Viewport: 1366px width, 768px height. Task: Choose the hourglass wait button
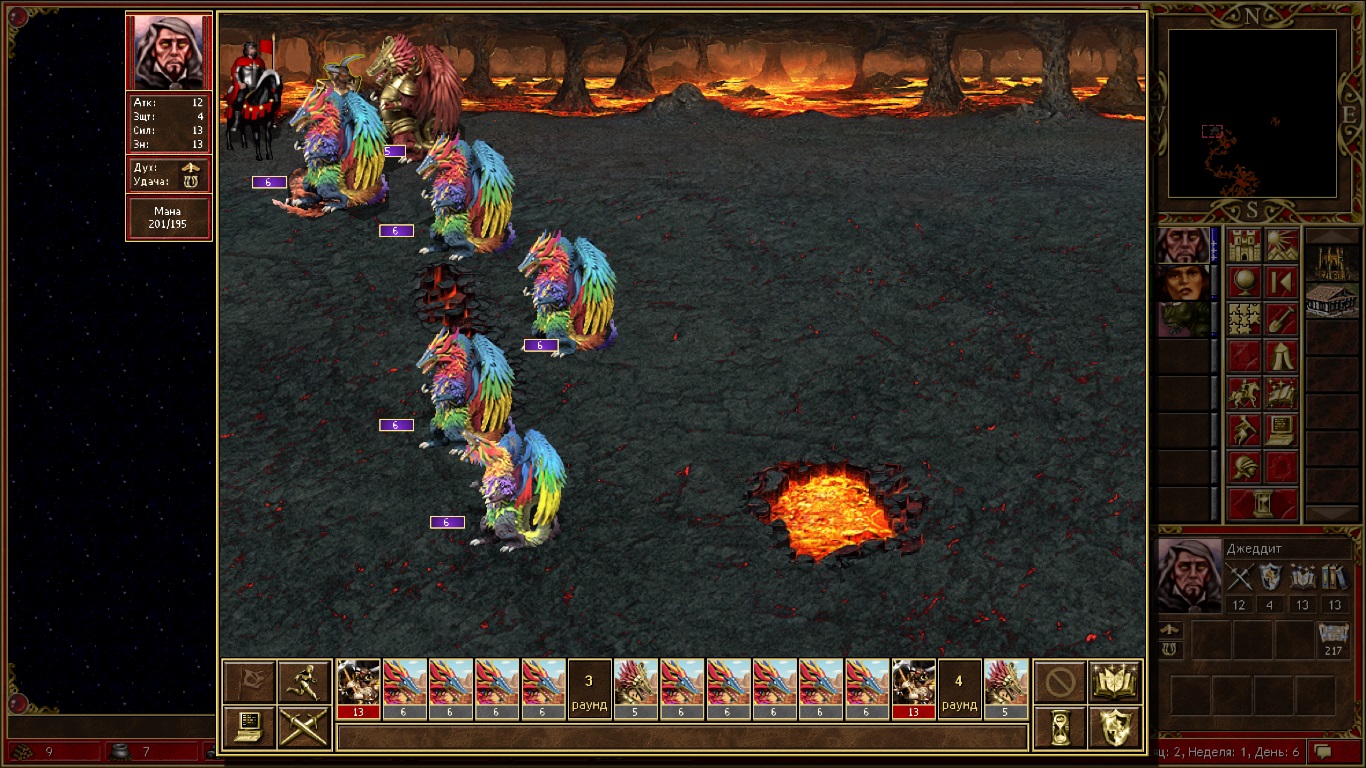[x=1060, y=727]
